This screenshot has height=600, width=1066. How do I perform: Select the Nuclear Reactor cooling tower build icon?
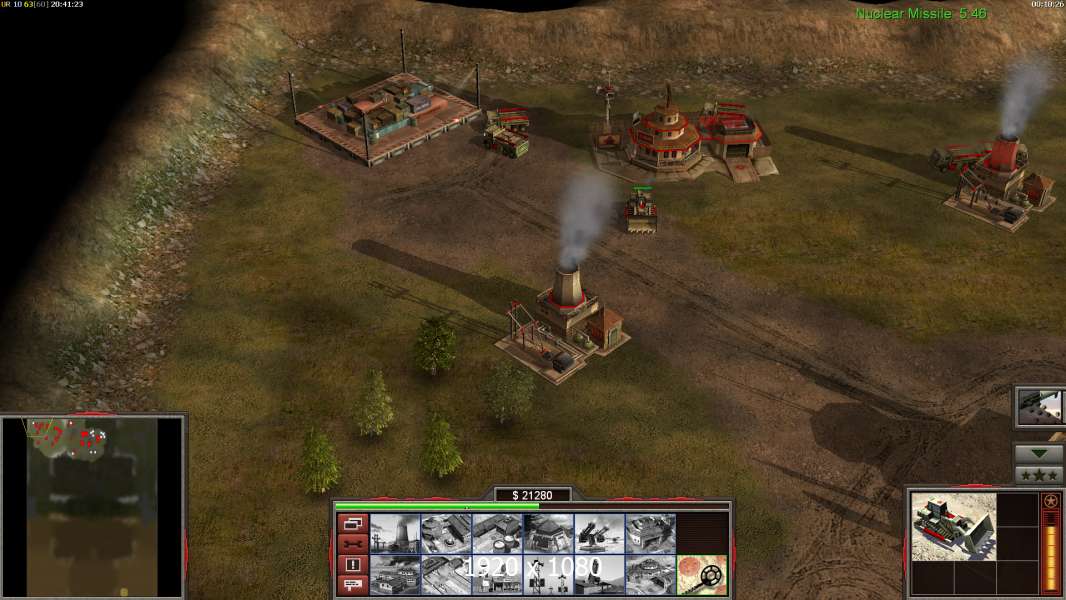394,534
